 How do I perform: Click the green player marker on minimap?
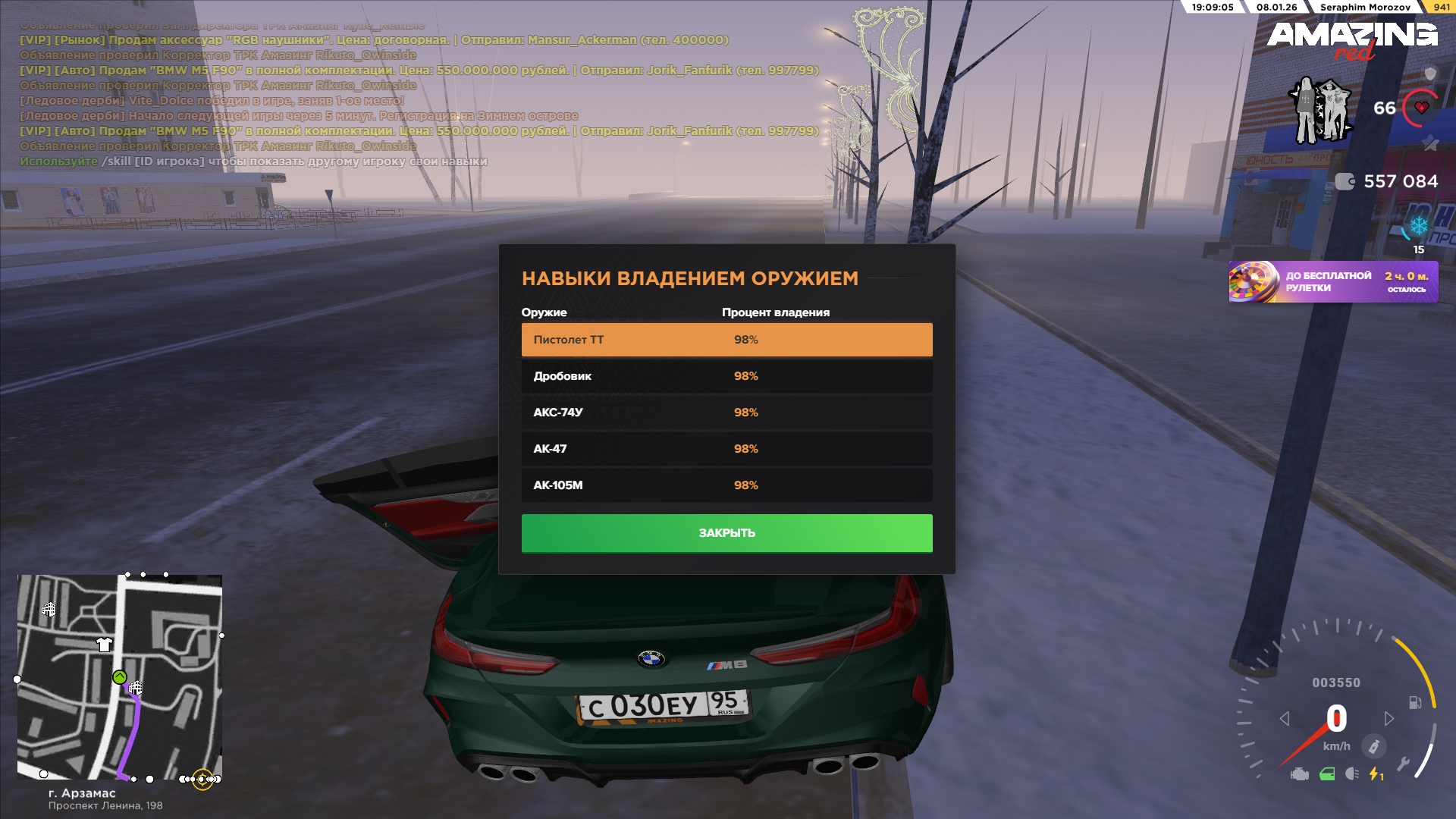pos(120,677)
